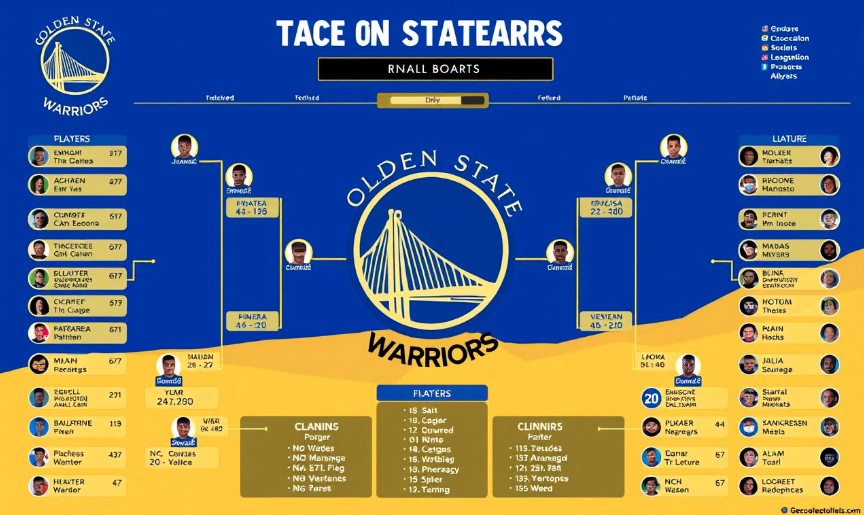The height and width of the screenshot is (515, 864).
Task: Select the LOCREET row
Action: point(789,486)
